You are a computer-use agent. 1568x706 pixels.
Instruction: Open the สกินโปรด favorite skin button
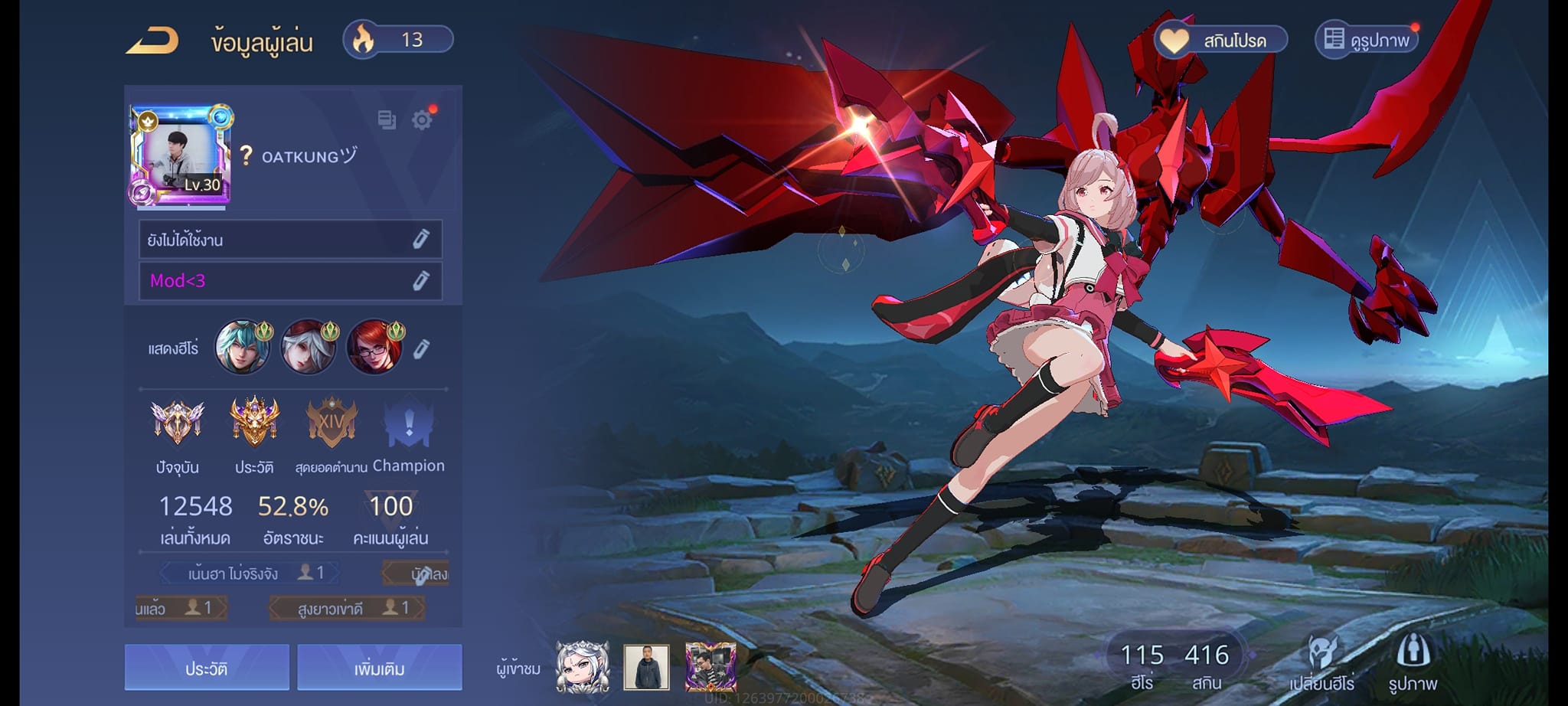[1221, 40]
